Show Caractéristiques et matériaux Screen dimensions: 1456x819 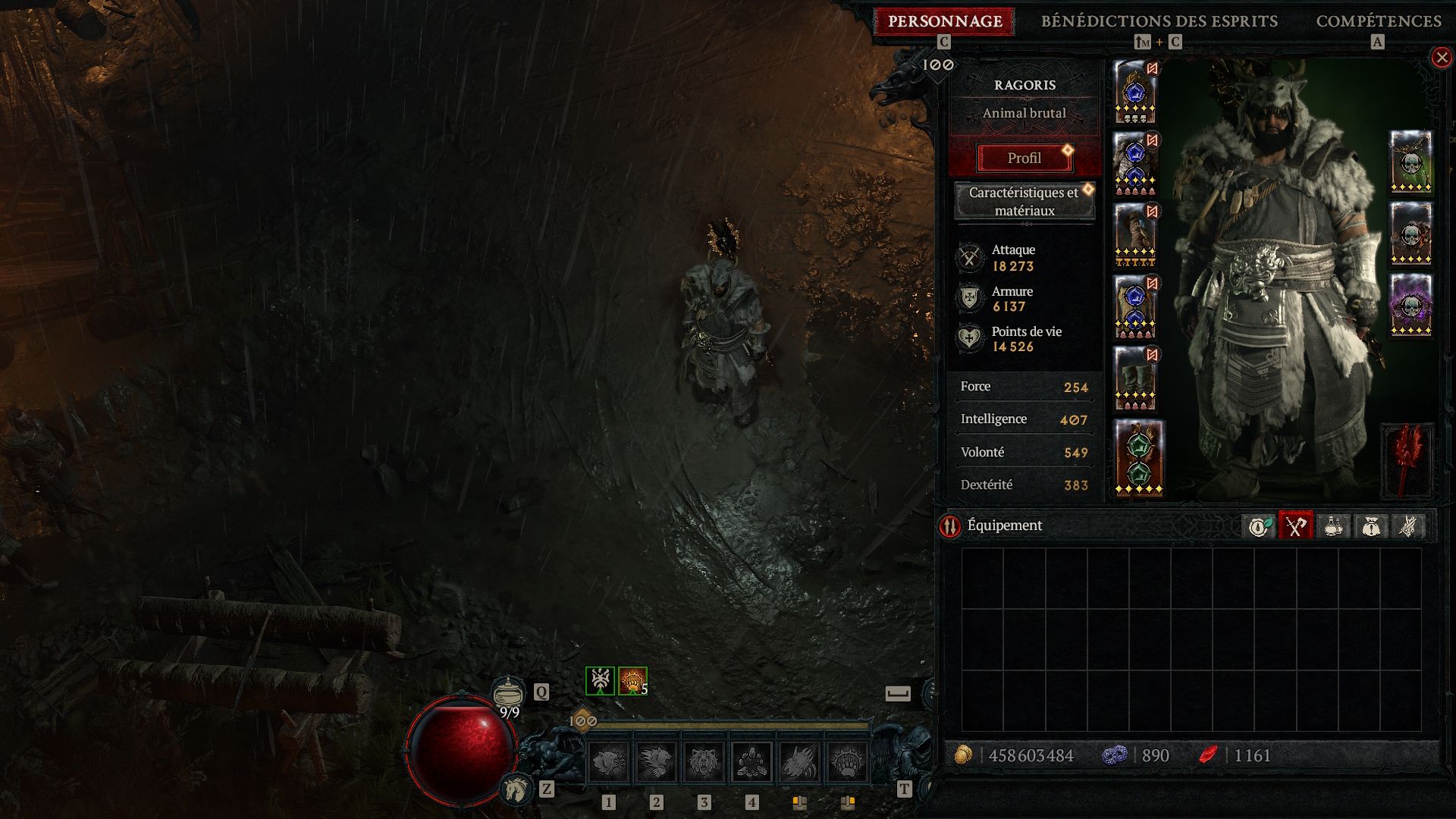1024,201
